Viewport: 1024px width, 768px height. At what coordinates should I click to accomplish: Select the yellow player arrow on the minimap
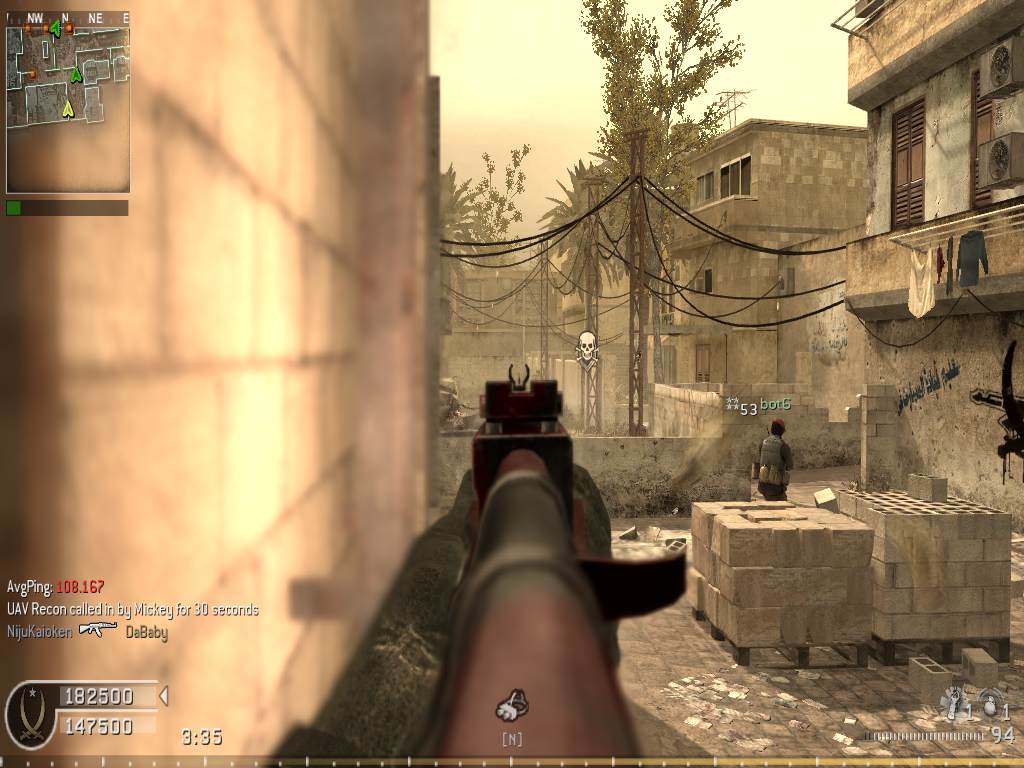click(x=68, y=109)
